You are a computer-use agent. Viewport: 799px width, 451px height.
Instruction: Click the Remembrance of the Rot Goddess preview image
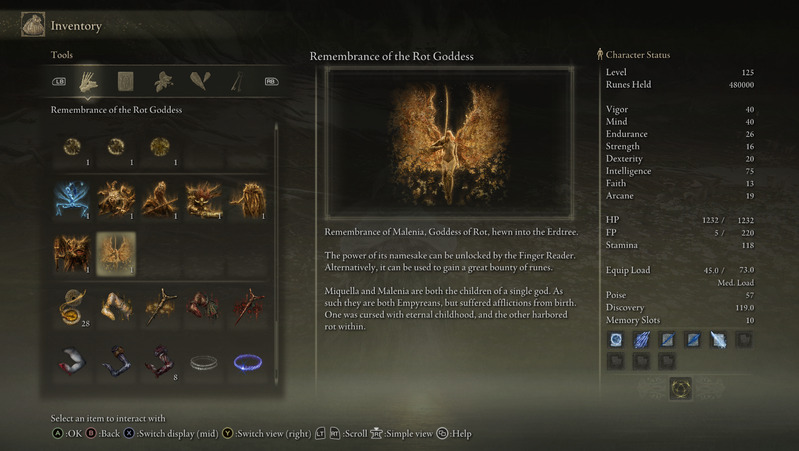tap(448, 143)
